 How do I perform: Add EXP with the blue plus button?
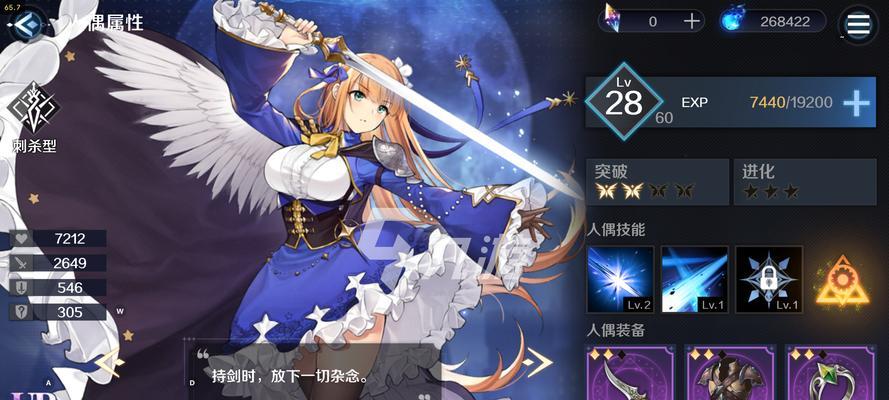point(857,103)
